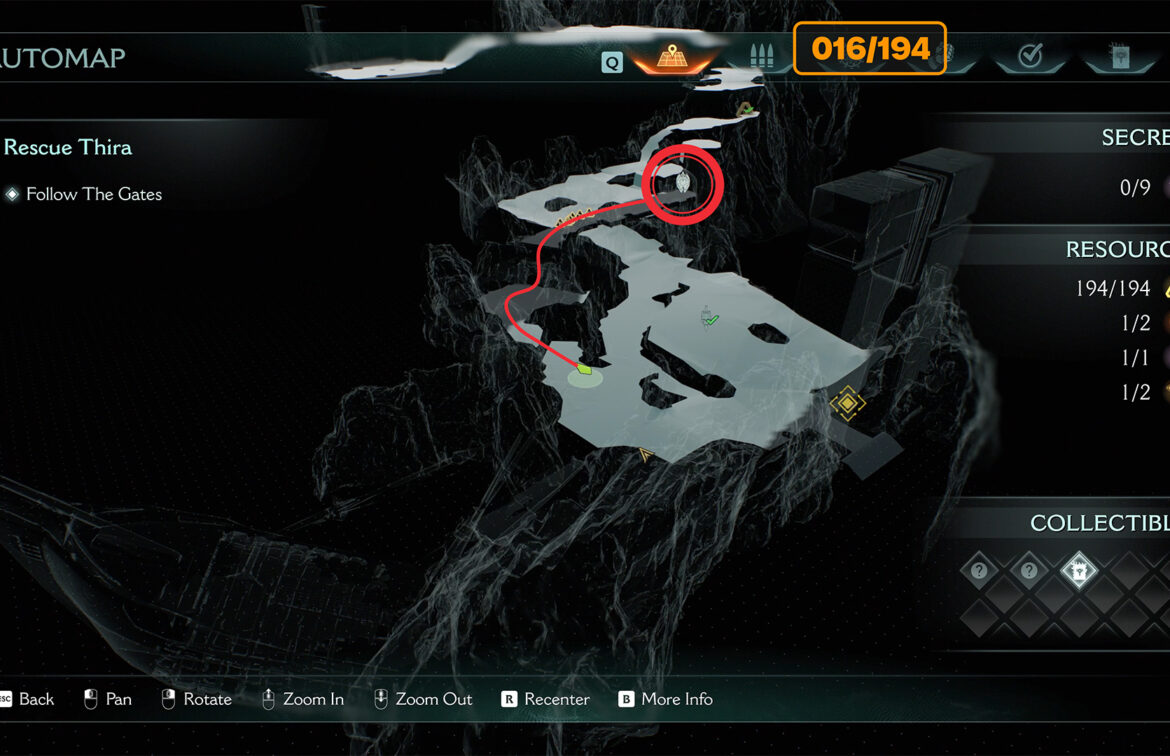Image resolution: width=1170 pixels, height=756 pixels.
Task: Select the glowing codex collectible slot
Action: click(x=1078, y=571)
